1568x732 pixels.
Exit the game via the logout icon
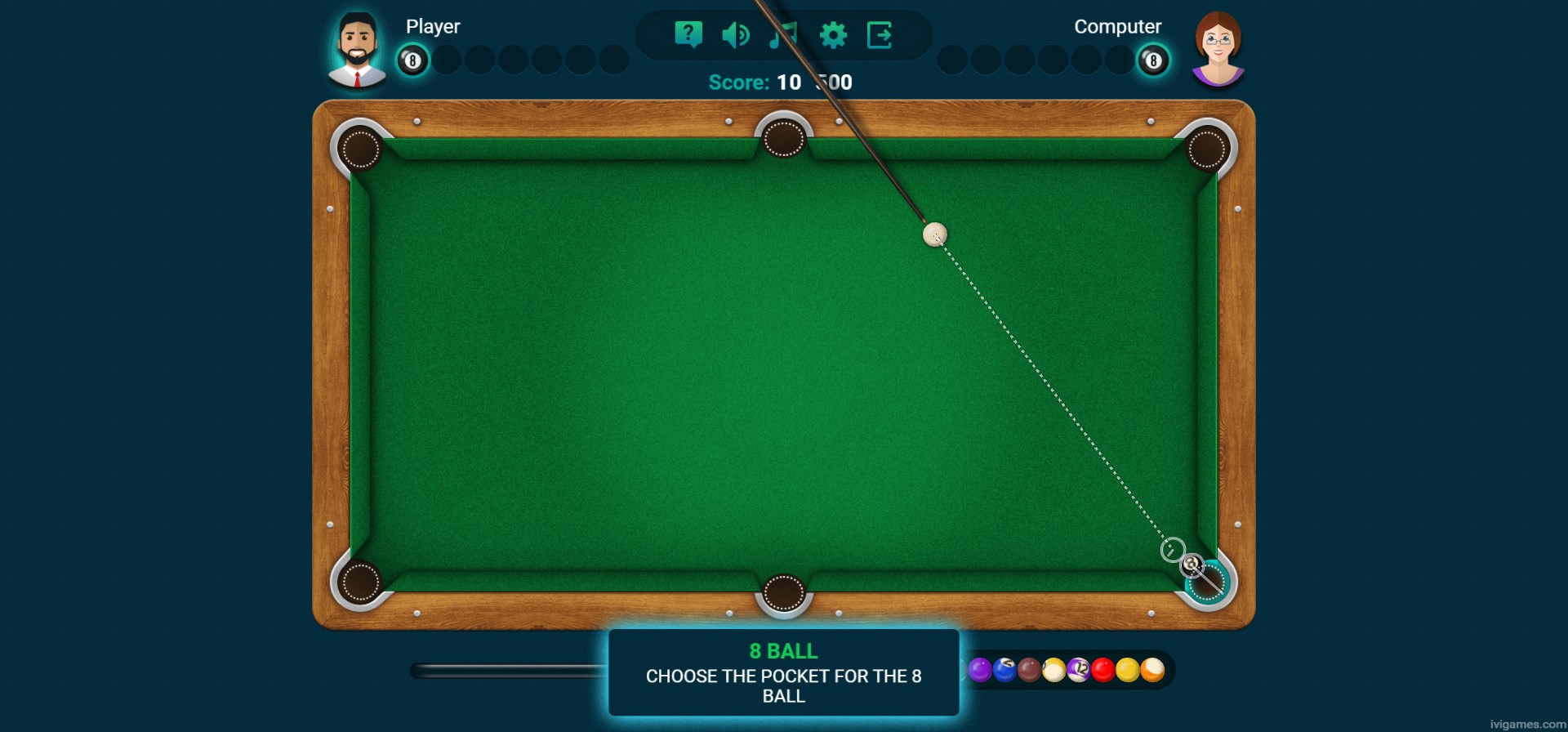(x=880, y=34)
